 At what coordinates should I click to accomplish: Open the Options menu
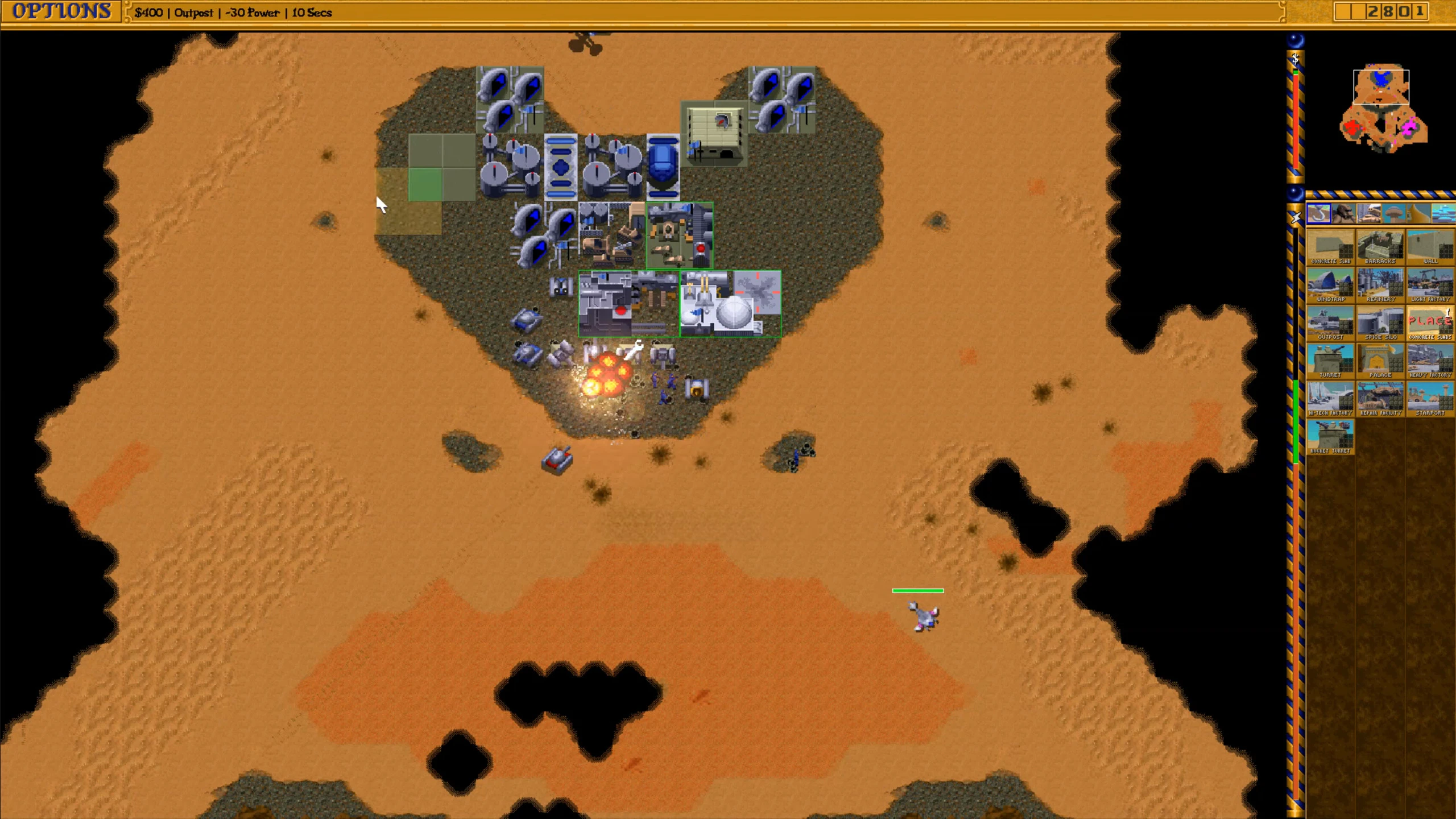[x=61, y=11]
